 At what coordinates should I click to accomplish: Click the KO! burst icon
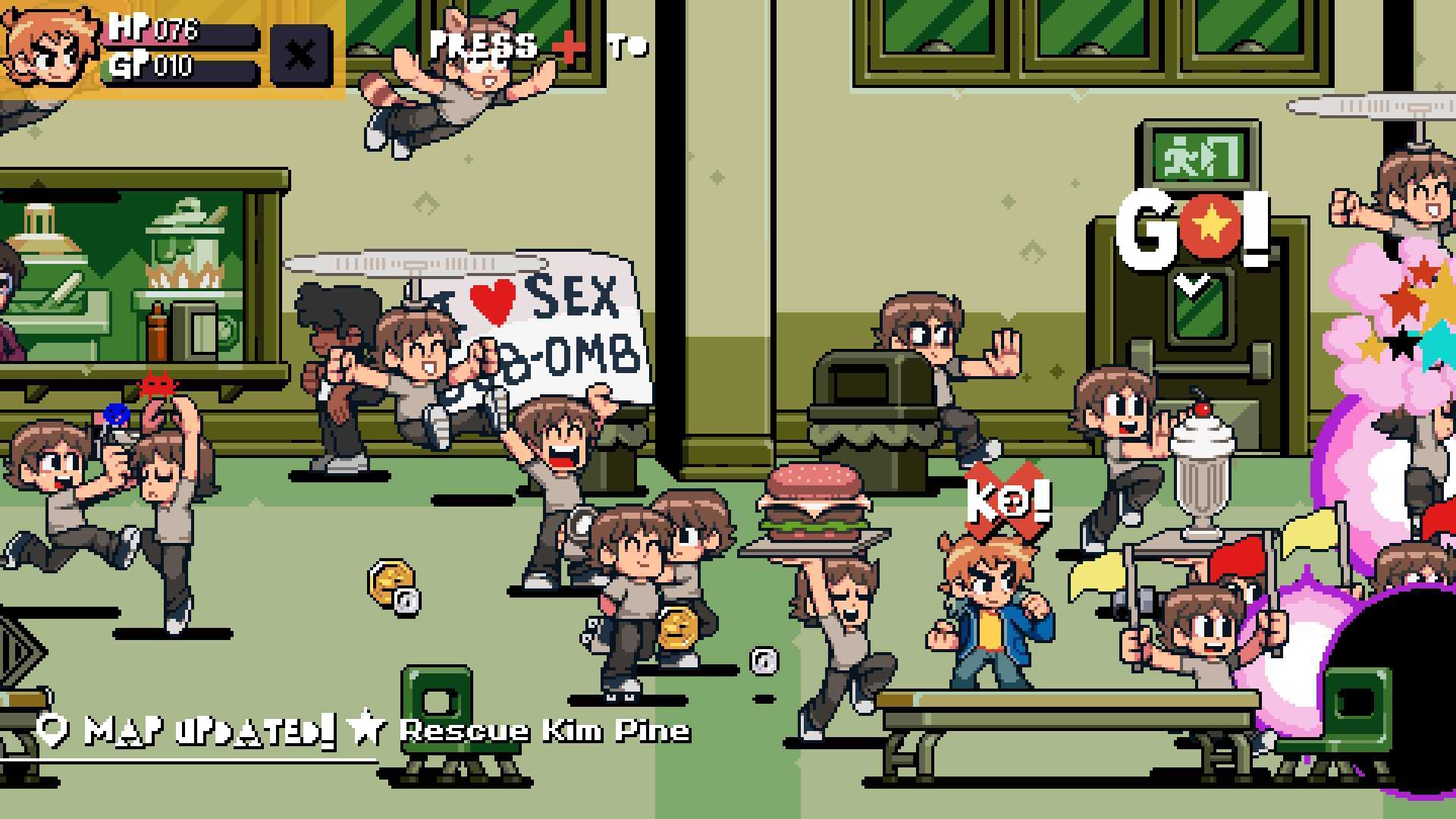coord(1009,497)
